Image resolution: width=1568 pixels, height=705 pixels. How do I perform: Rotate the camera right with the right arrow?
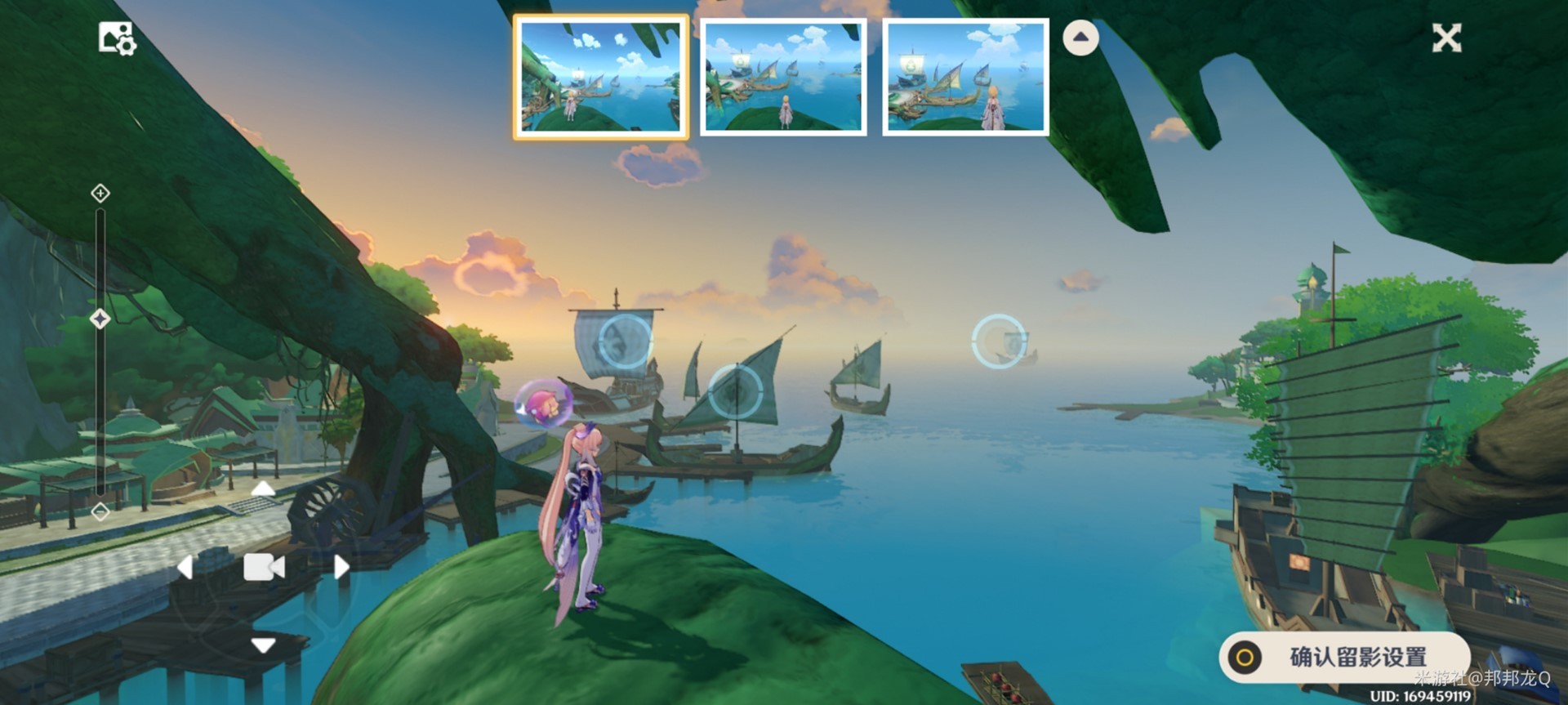tap(341, 567)
